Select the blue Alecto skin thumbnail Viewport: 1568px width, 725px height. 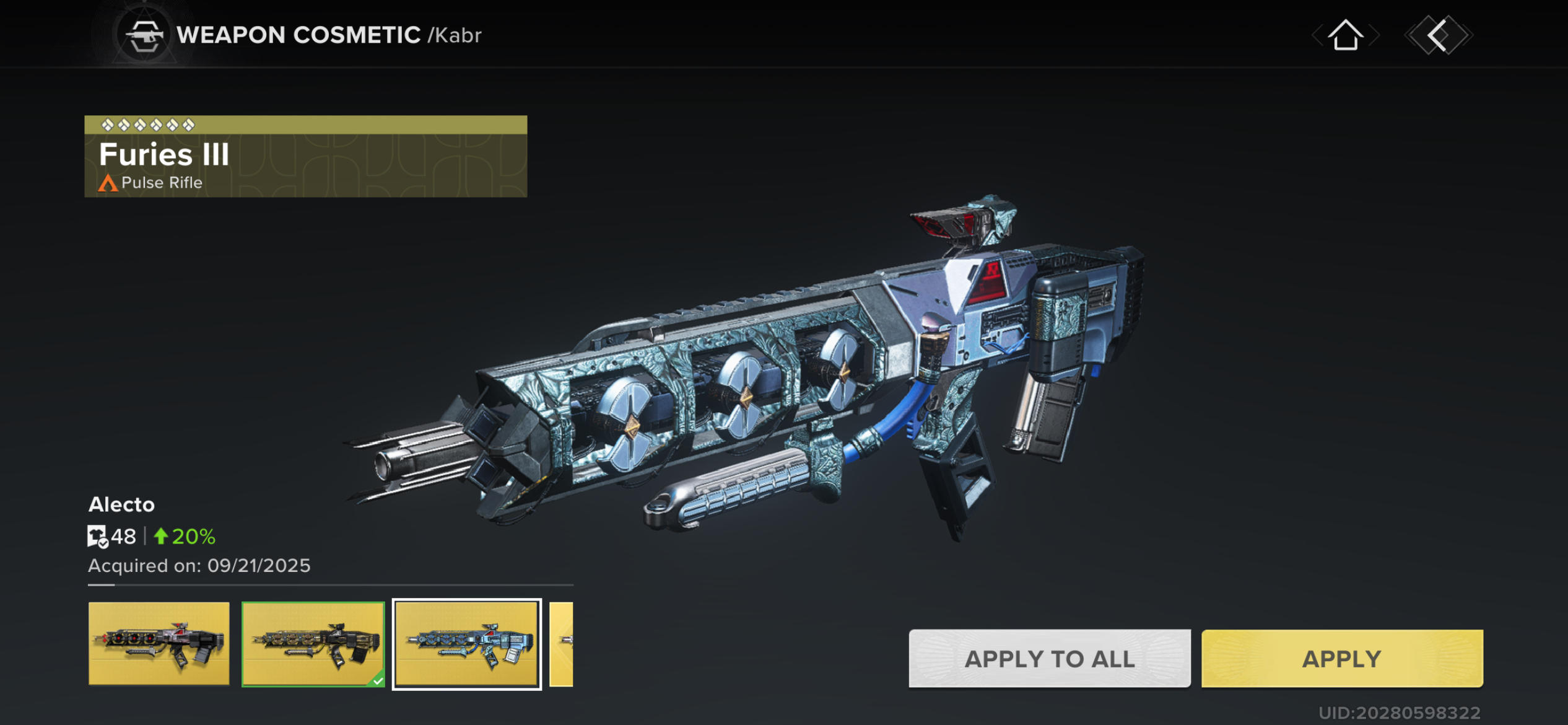click(467, 643)
